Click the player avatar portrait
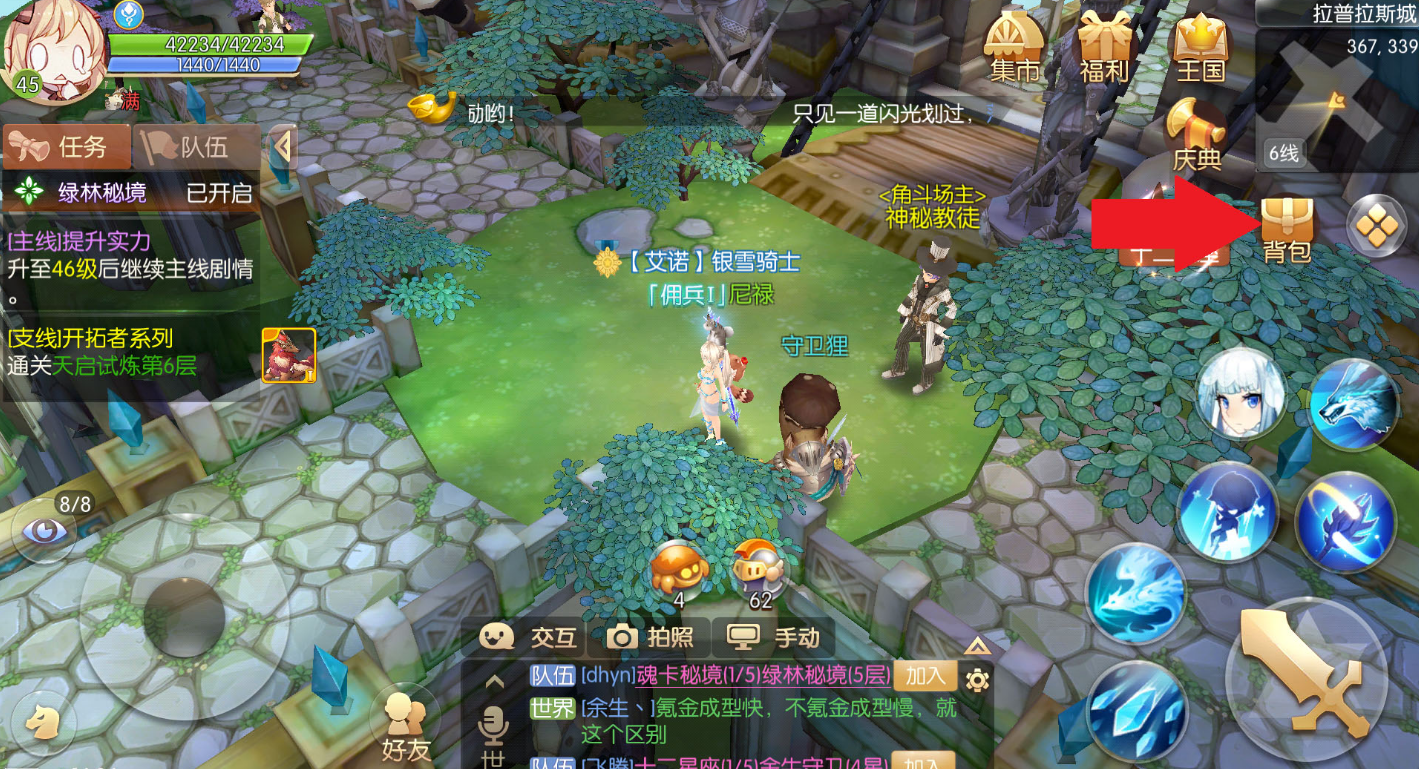 click(x=52, y=50)
